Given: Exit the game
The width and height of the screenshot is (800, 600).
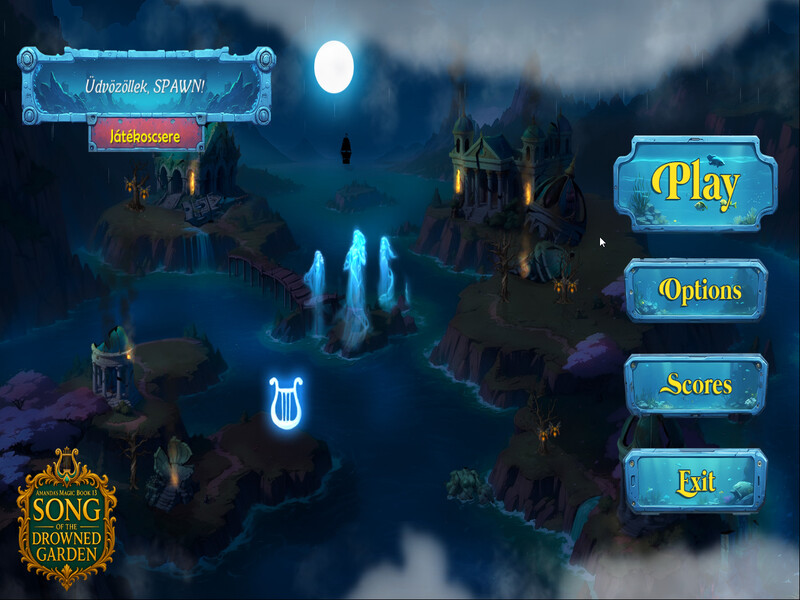Looking at the screenshot, I should (695, 482).
